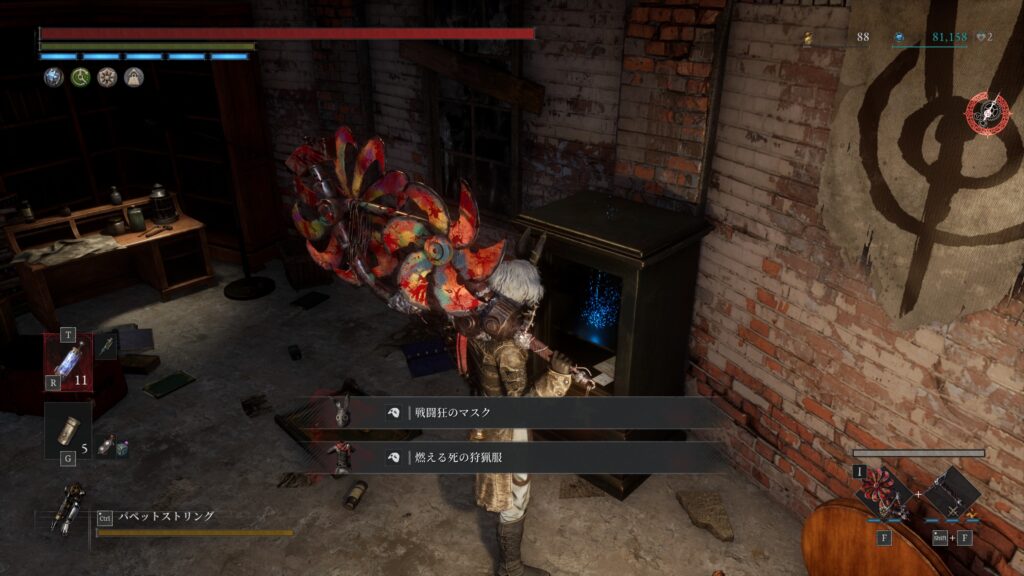The height and width of the screenshot is (576, 1024).
Task: Click the red compass icon
Action: pyautogui.click(x=988, y=114)
